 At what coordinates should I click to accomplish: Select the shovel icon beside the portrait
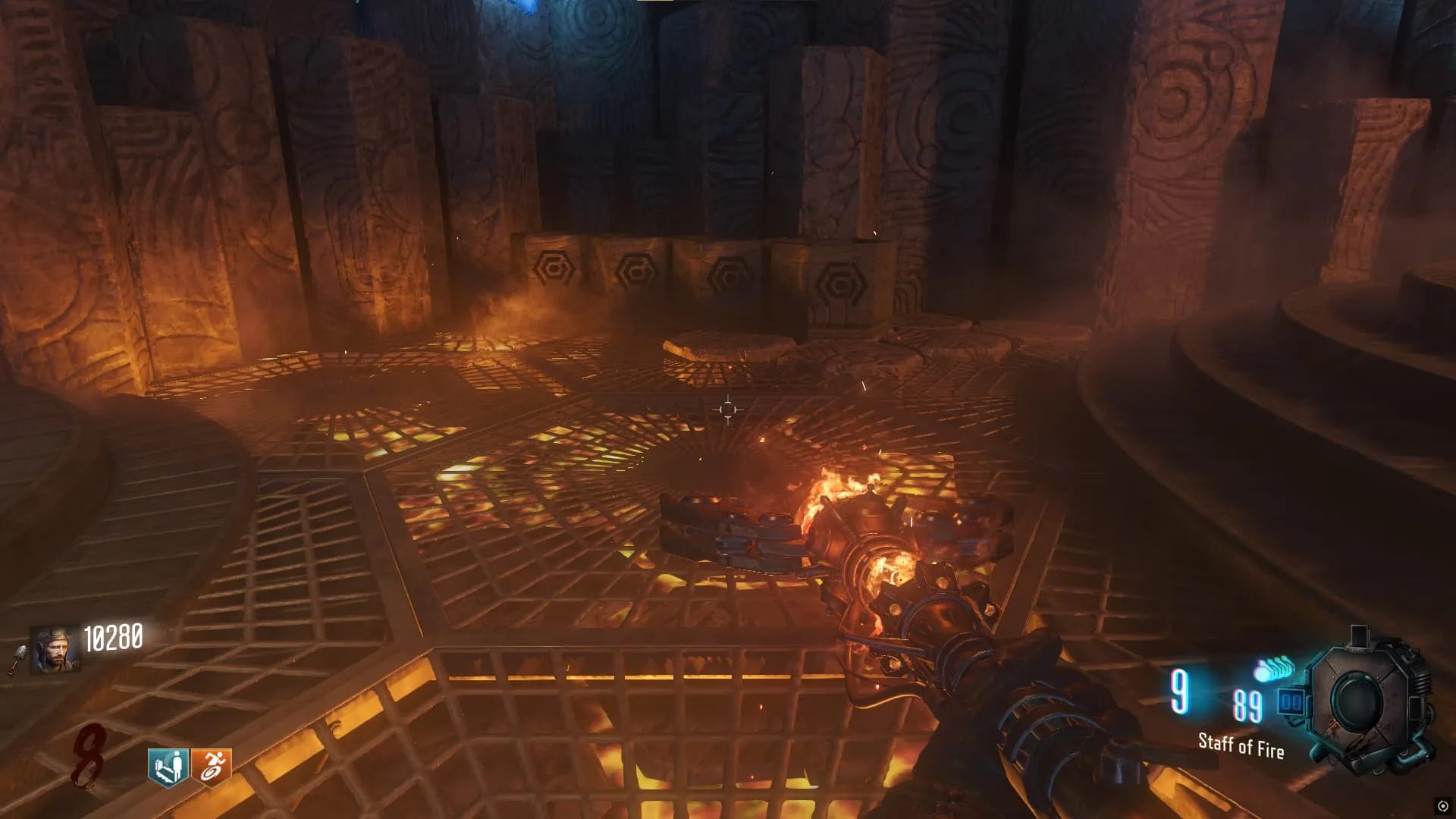click(18, 658)
